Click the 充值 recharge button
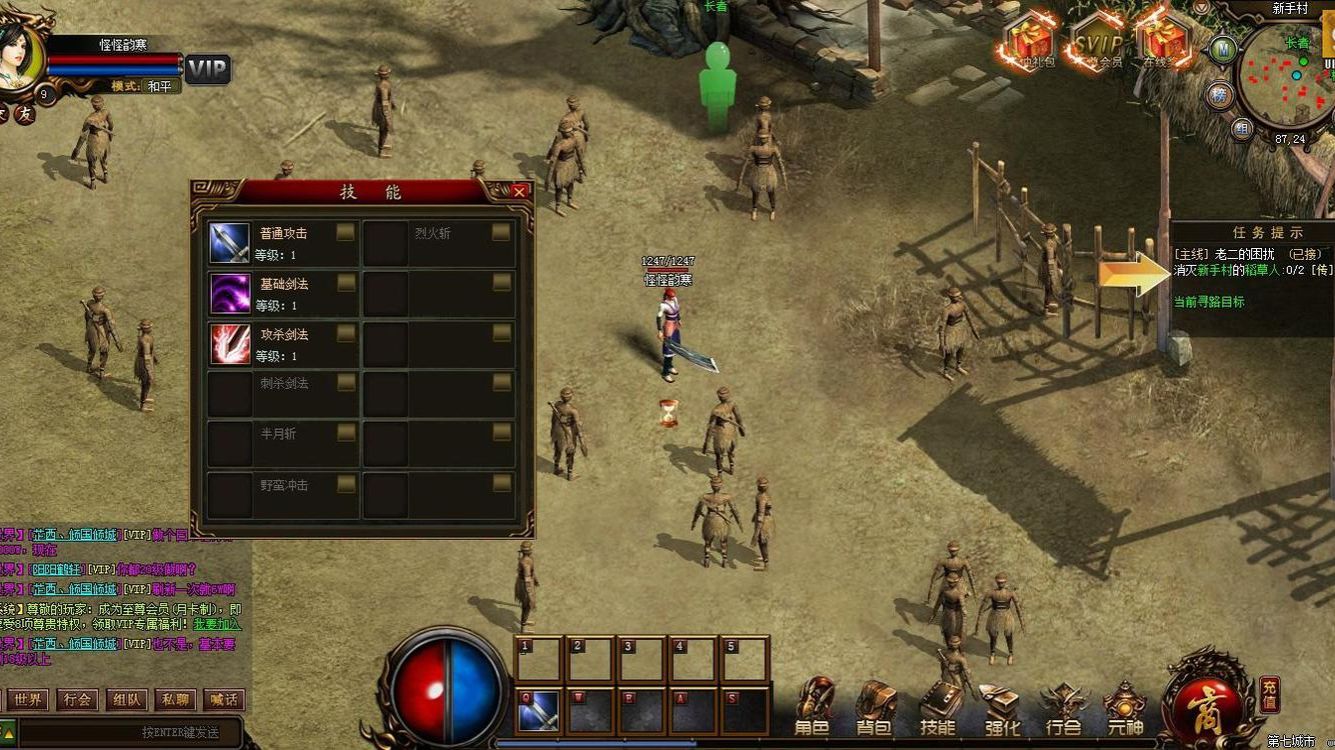This screenshot has height=750, width=1335. (x=1269, y=692)
